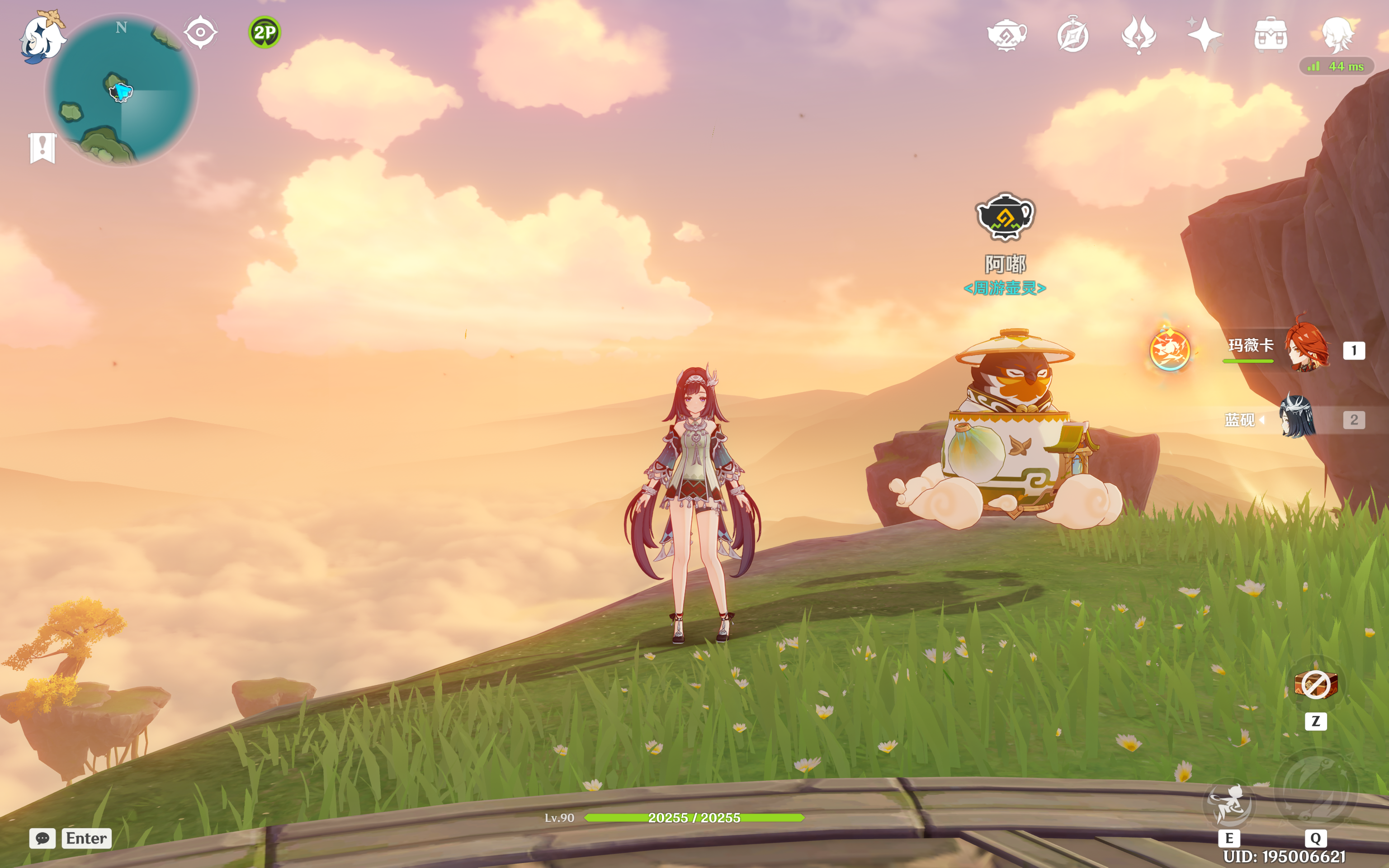This screenshot has height=868, width=1389.
Task: Open the events flame-shaped icon
Action: (1139, 35)
